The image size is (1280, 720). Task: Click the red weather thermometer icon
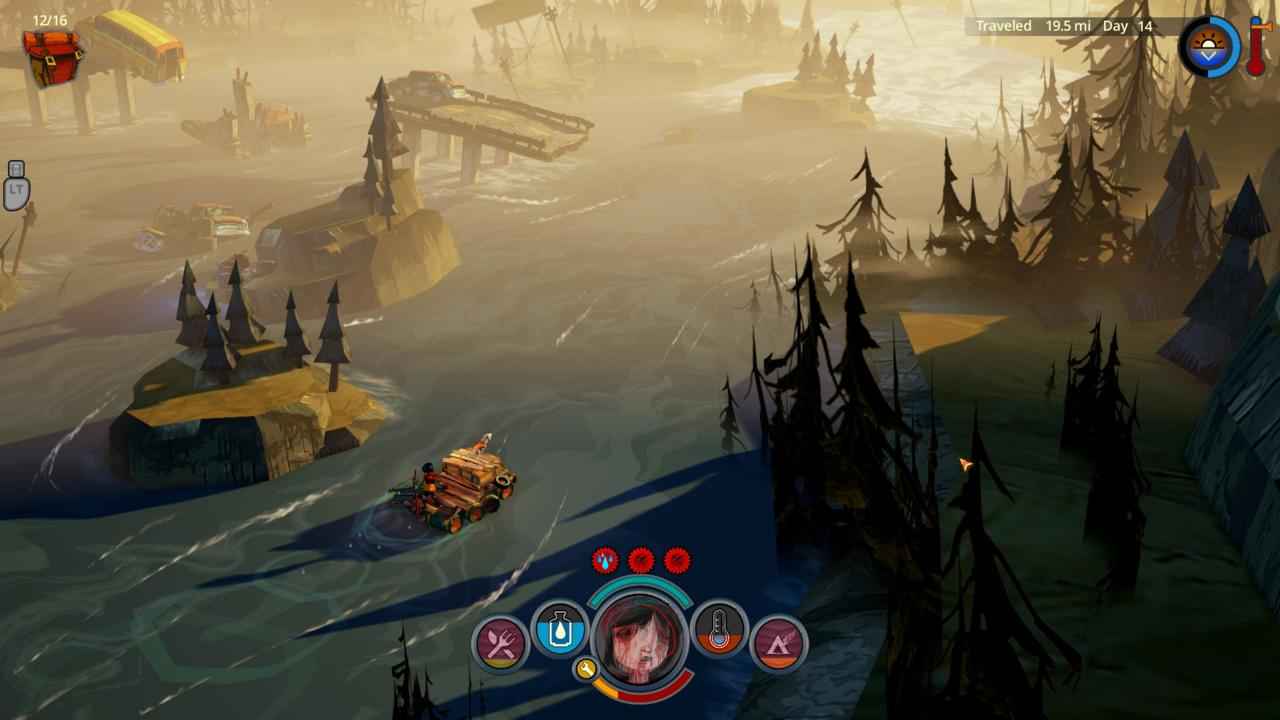click(1257, 46)
